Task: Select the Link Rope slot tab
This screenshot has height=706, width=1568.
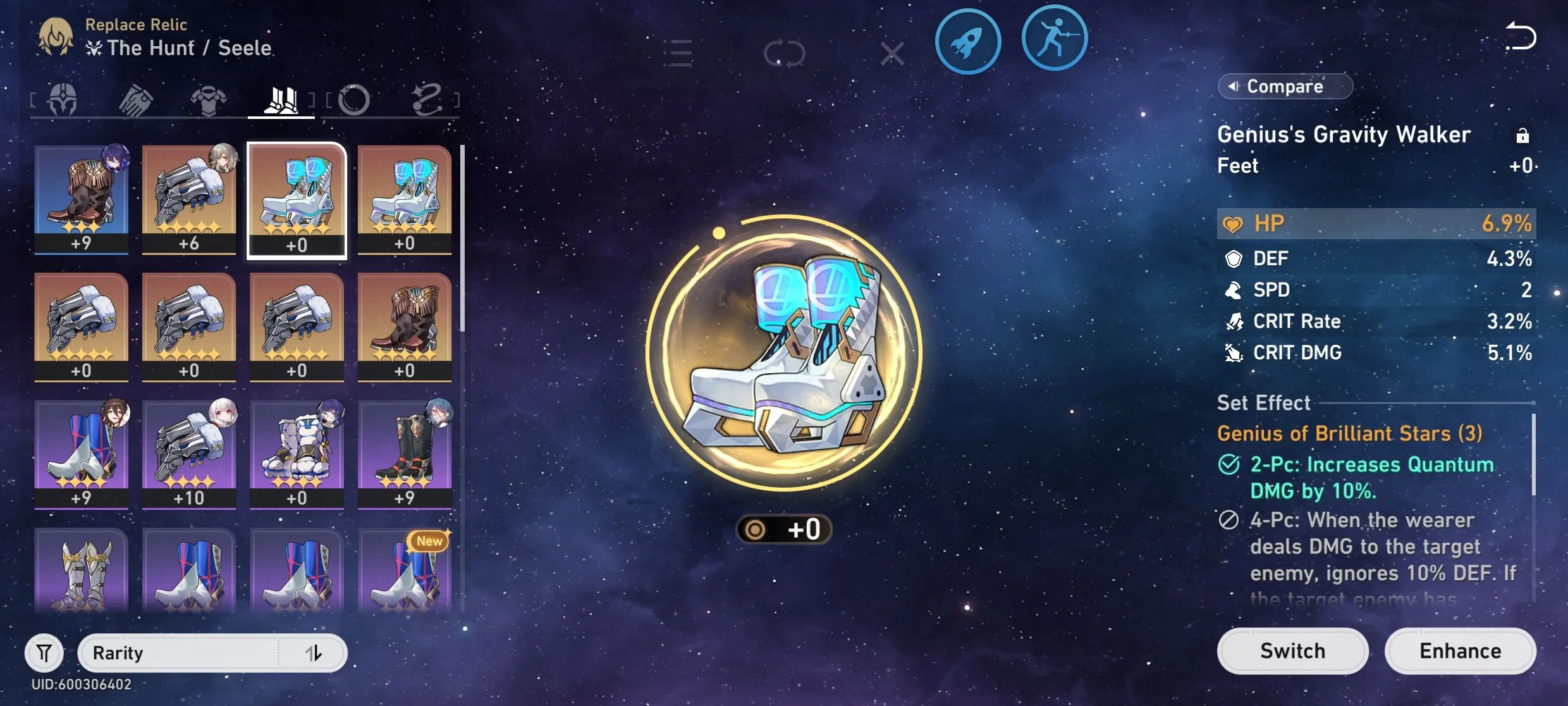Action: pos(429,98)
